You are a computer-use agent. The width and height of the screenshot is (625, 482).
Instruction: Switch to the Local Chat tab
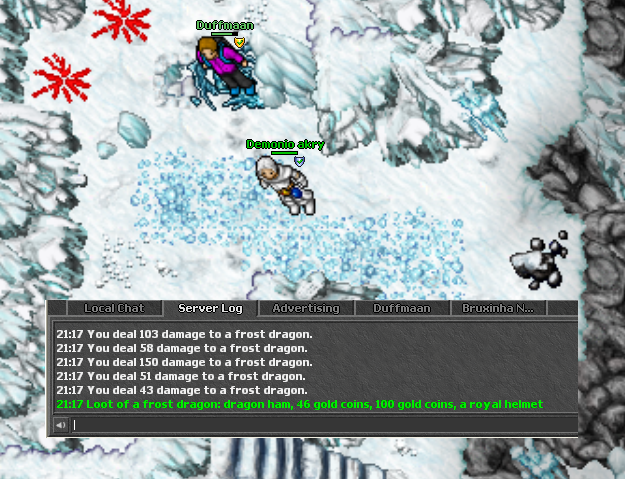[x=114, y=308]
